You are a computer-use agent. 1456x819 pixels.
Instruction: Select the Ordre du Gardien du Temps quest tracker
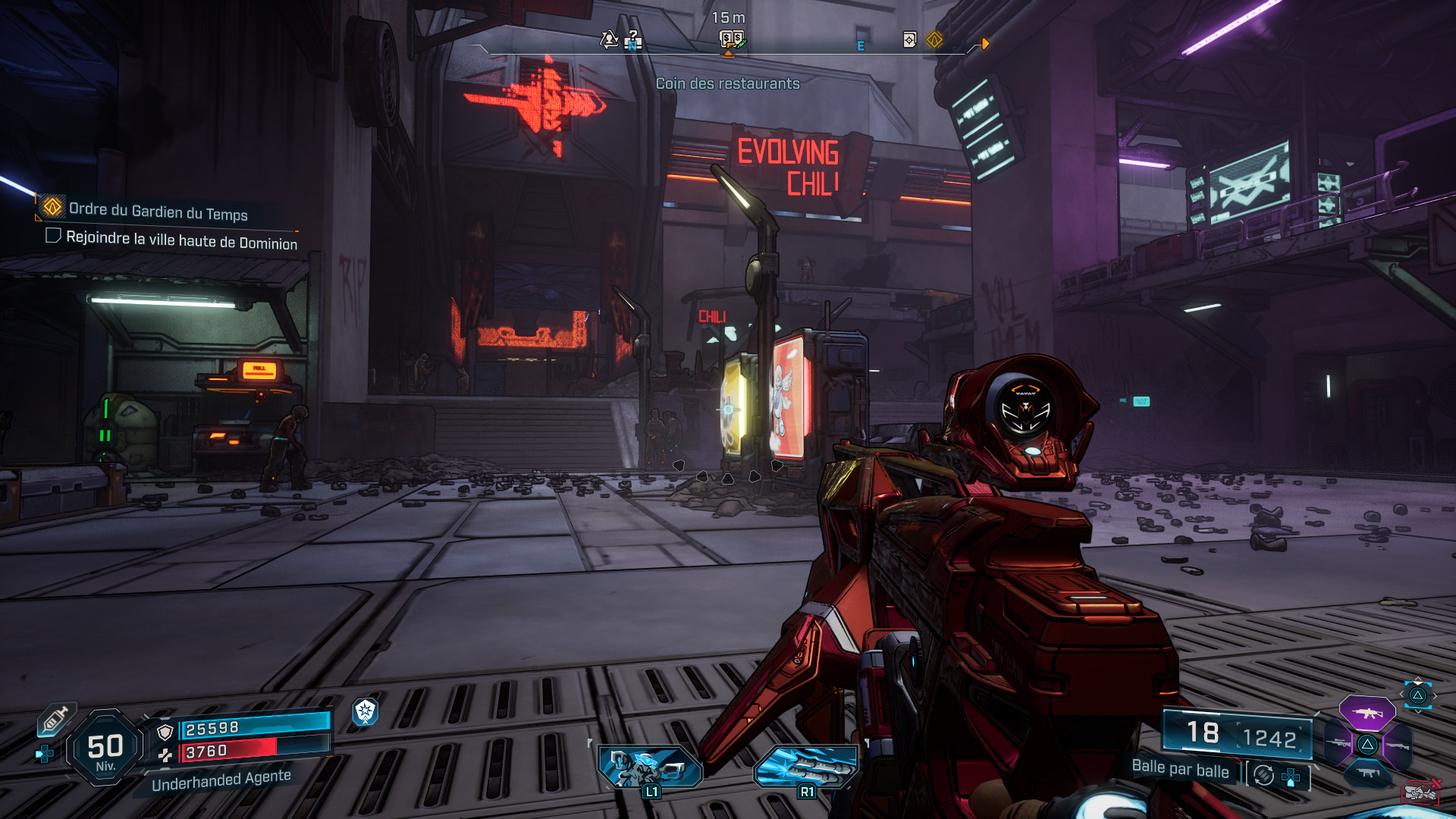158,211
